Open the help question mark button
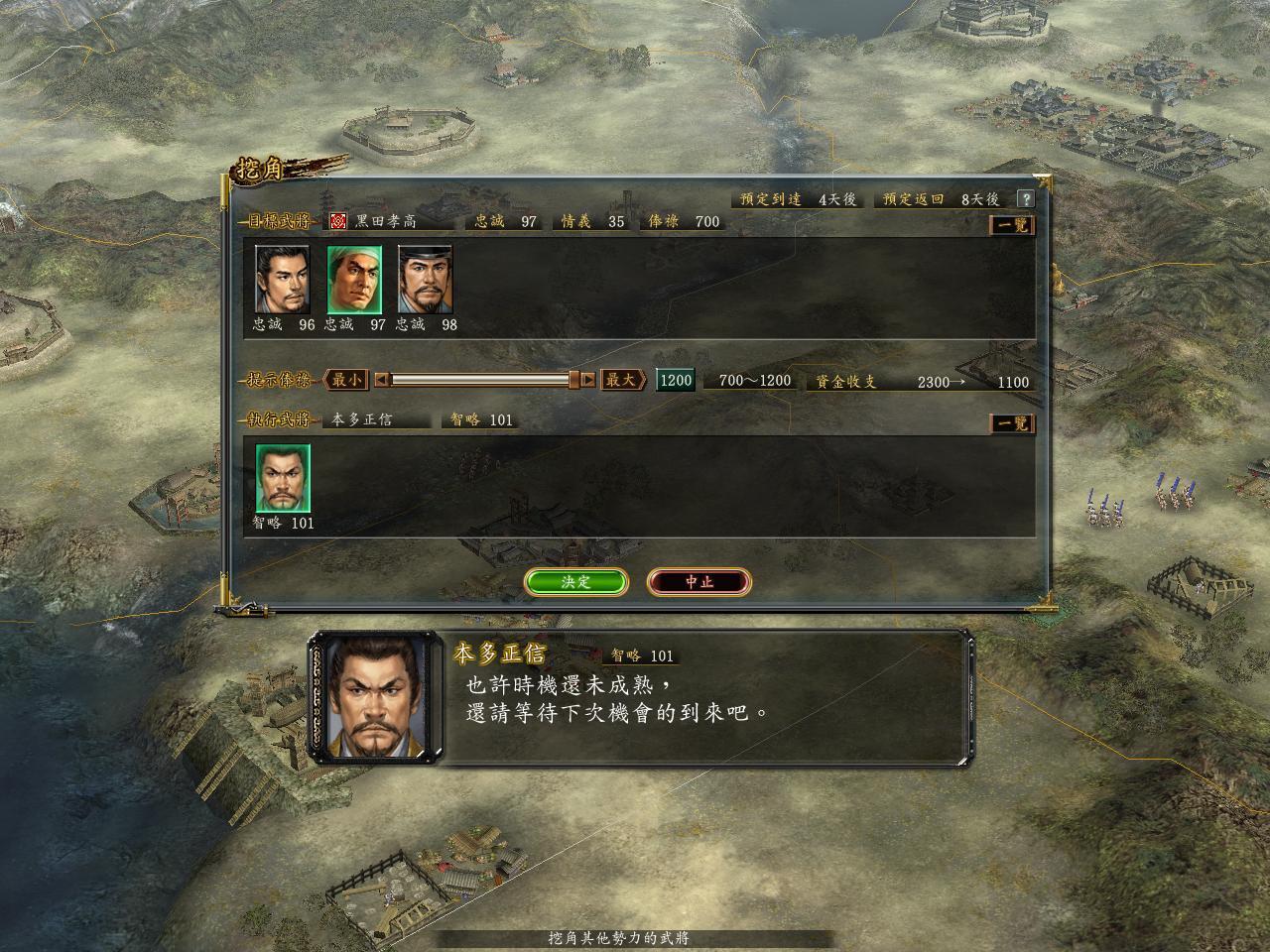 (1025, 199)
